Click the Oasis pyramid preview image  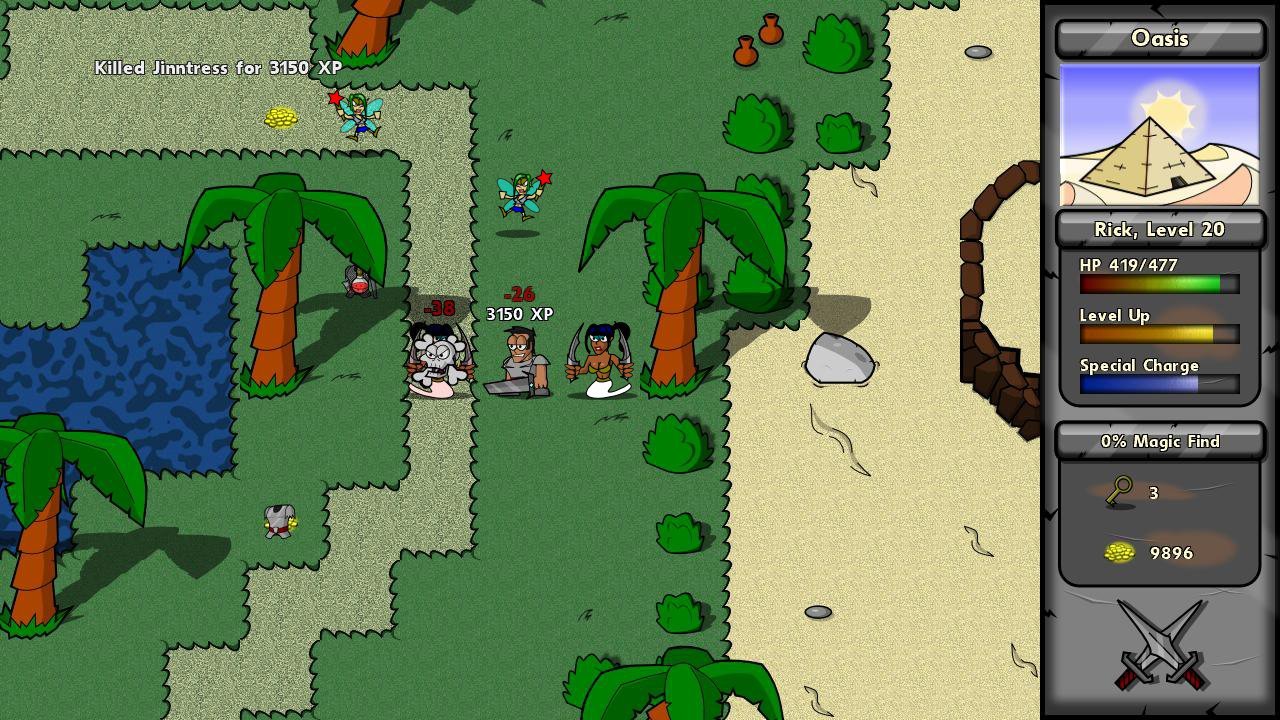coord(1159,135)
